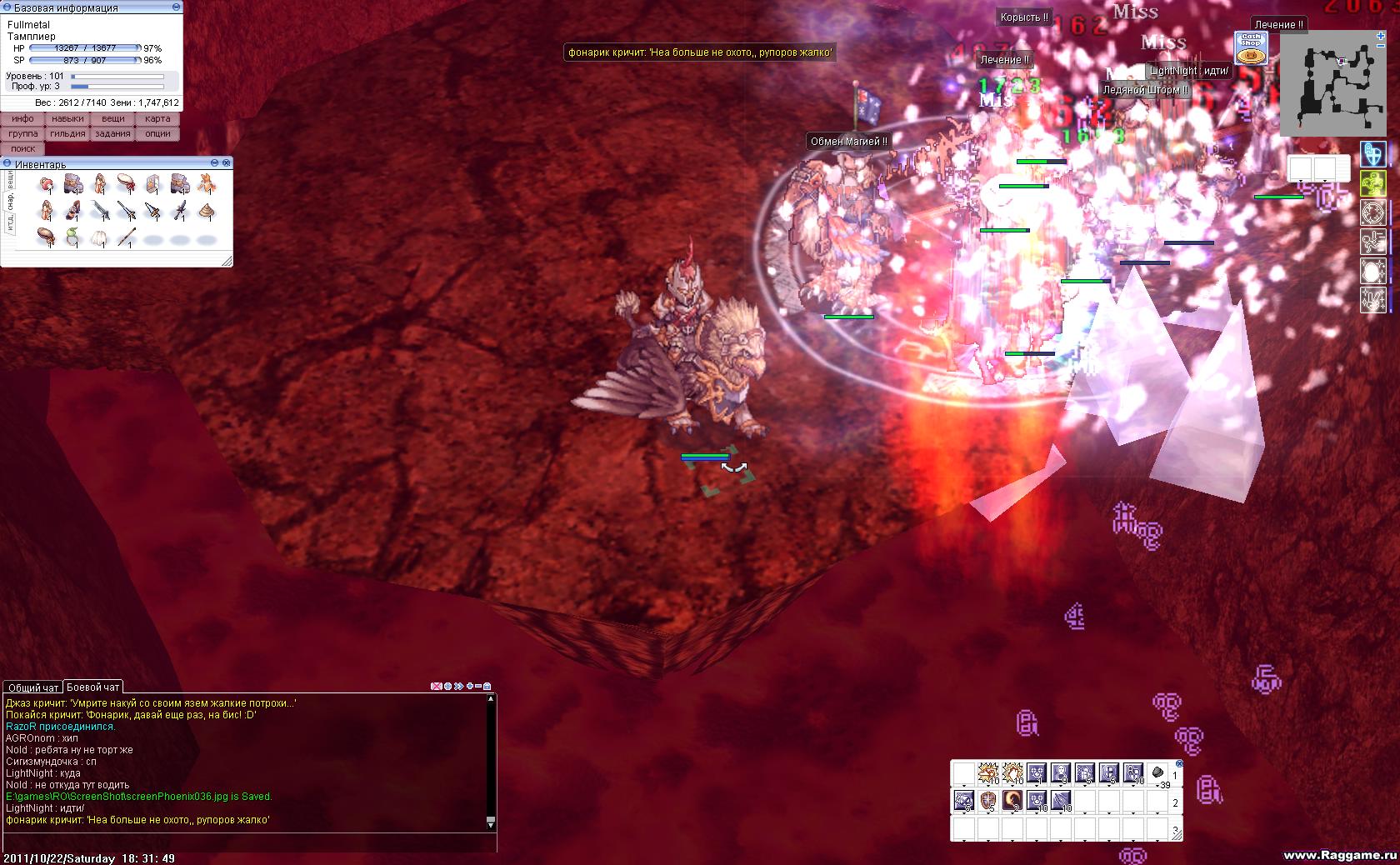This screenshot has height=865, width=1400.
Task: Show the задания (quests) list
Action: pyautogui.click(x=112, y=134)
